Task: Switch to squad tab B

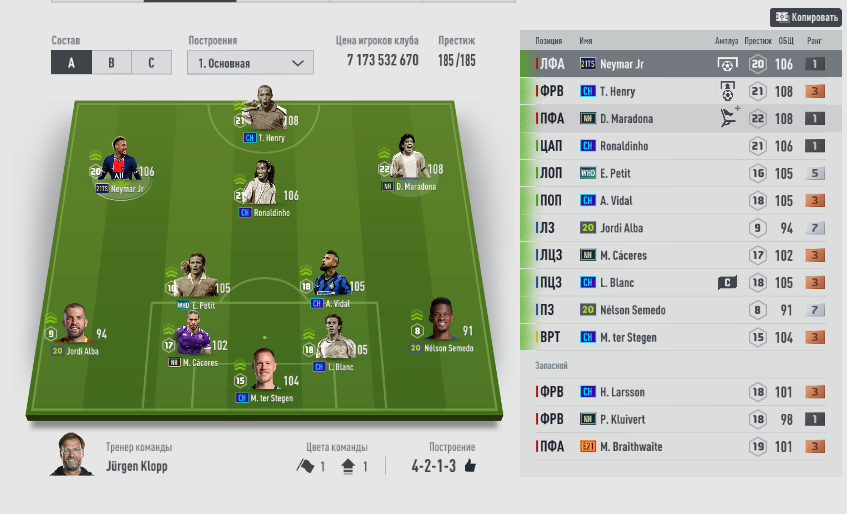Action: pyautogui.click(x=111, y=62)
